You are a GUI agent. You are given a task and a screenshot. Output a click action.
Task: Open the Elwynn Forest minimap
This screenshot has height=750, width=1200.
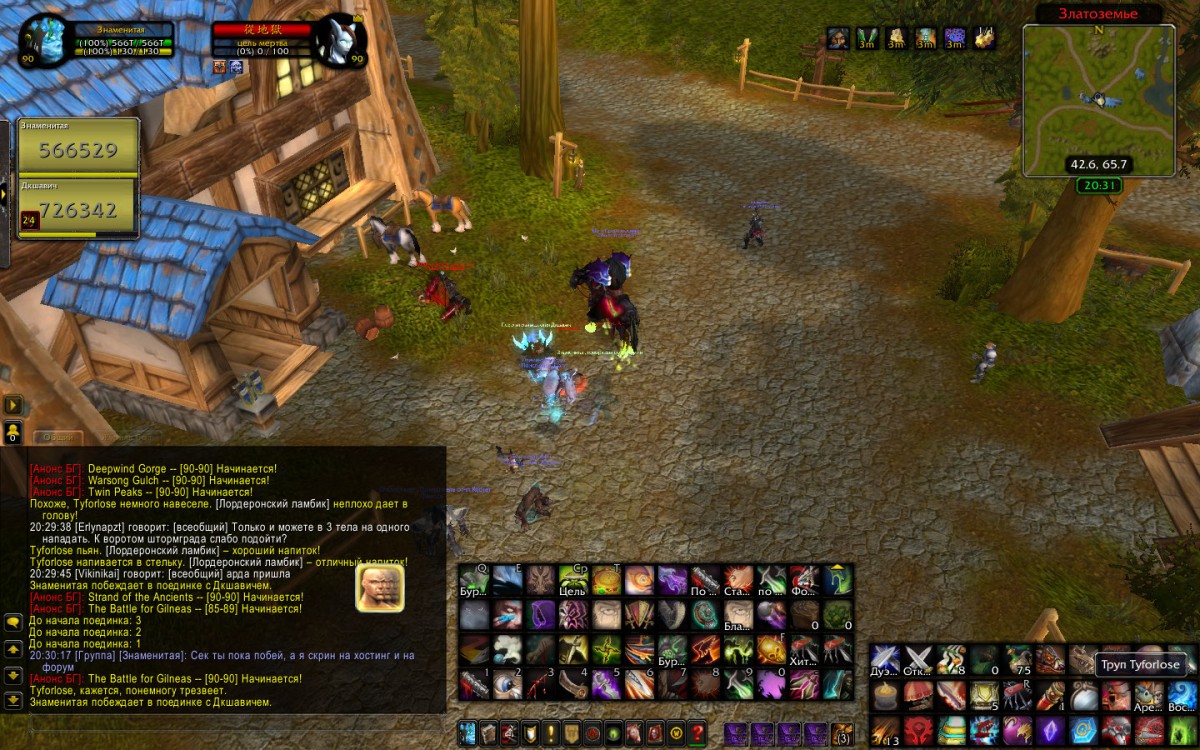pyautogui.click(x=1098, y=100)
